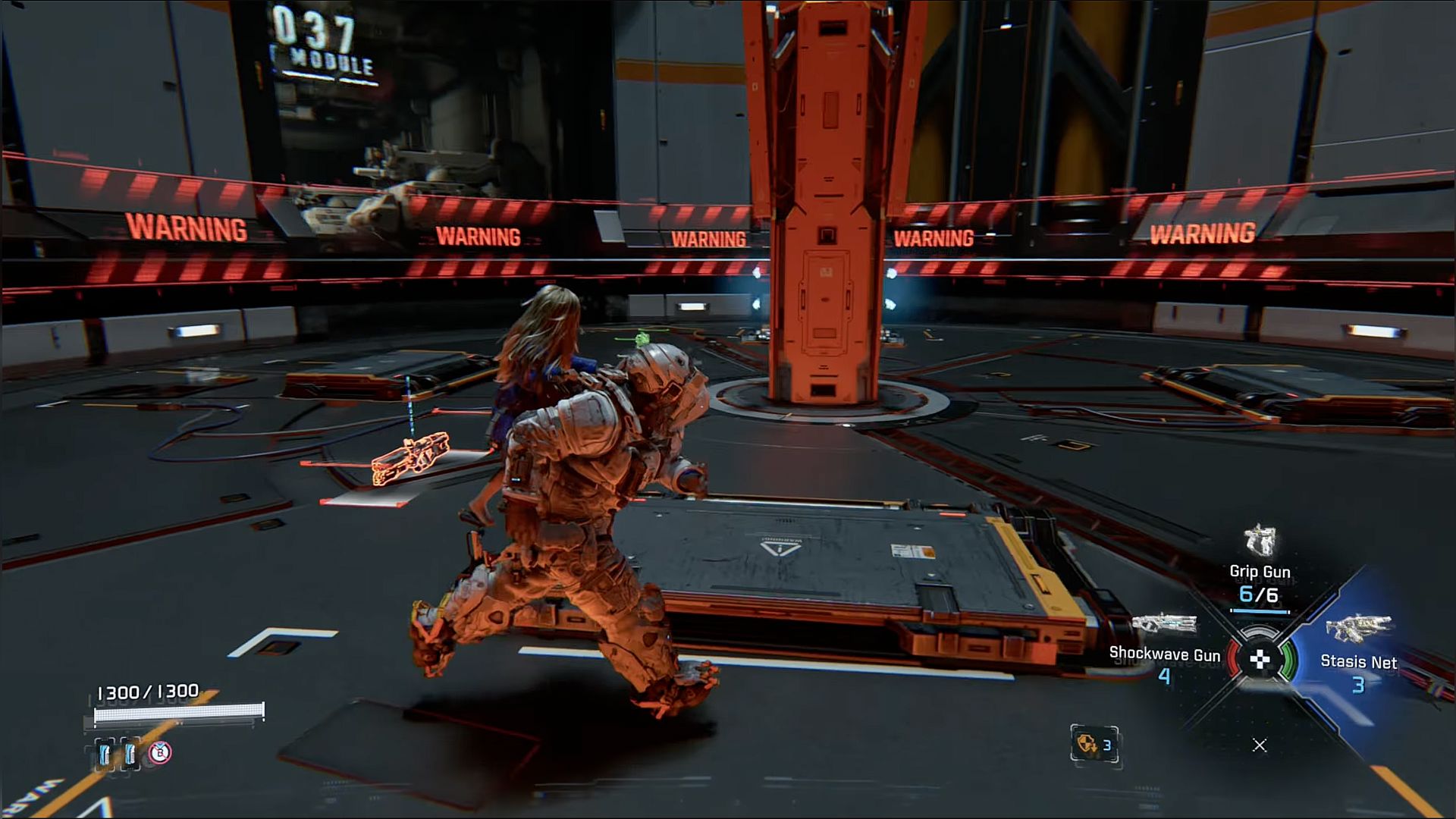Switch to the Shockwave Gun
The height and width of the screenshot is (819, 1456).
click(1165, 645)
